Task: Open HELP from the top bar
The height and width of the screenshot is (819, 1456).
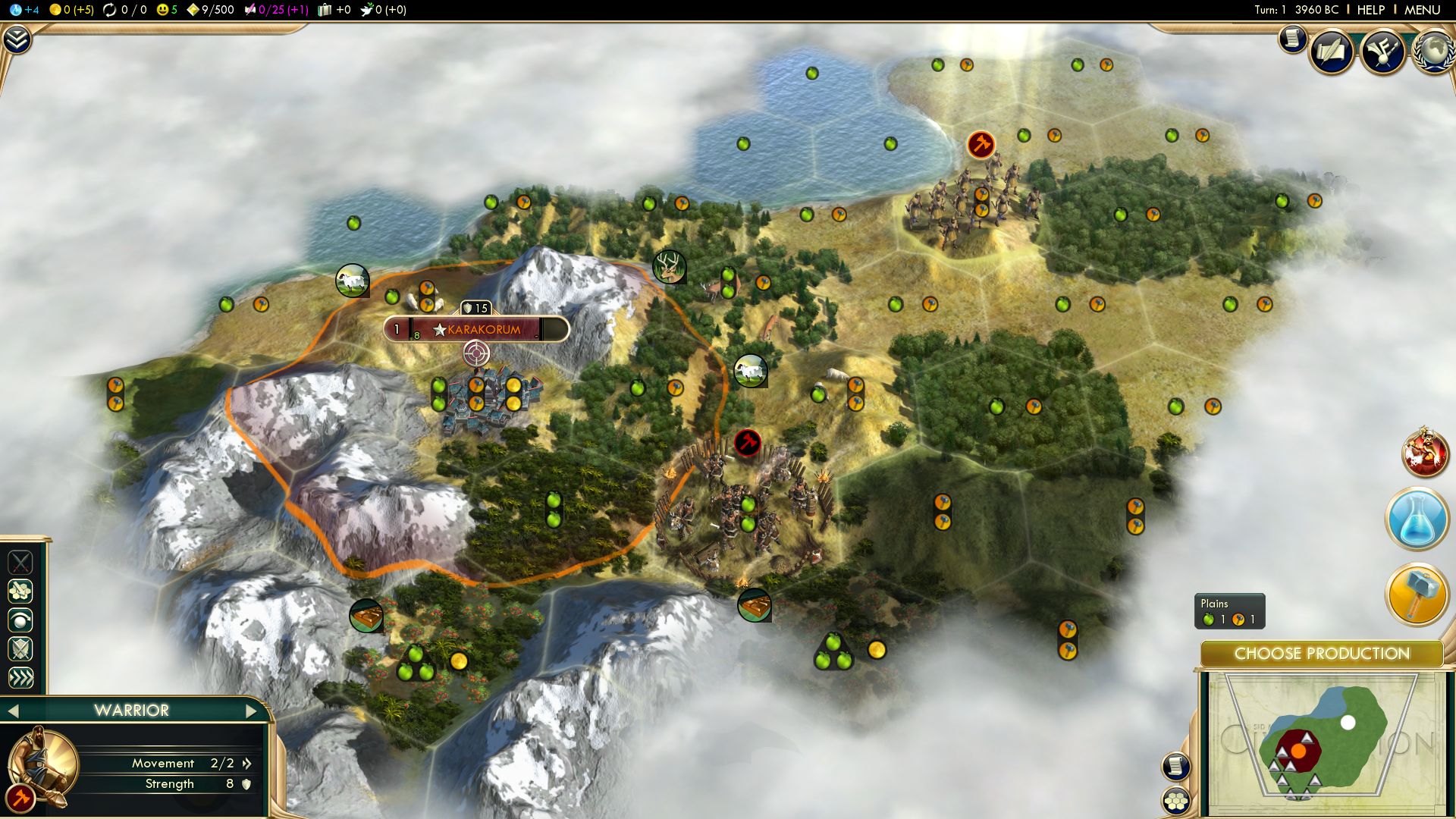Action: point(1370,11)
